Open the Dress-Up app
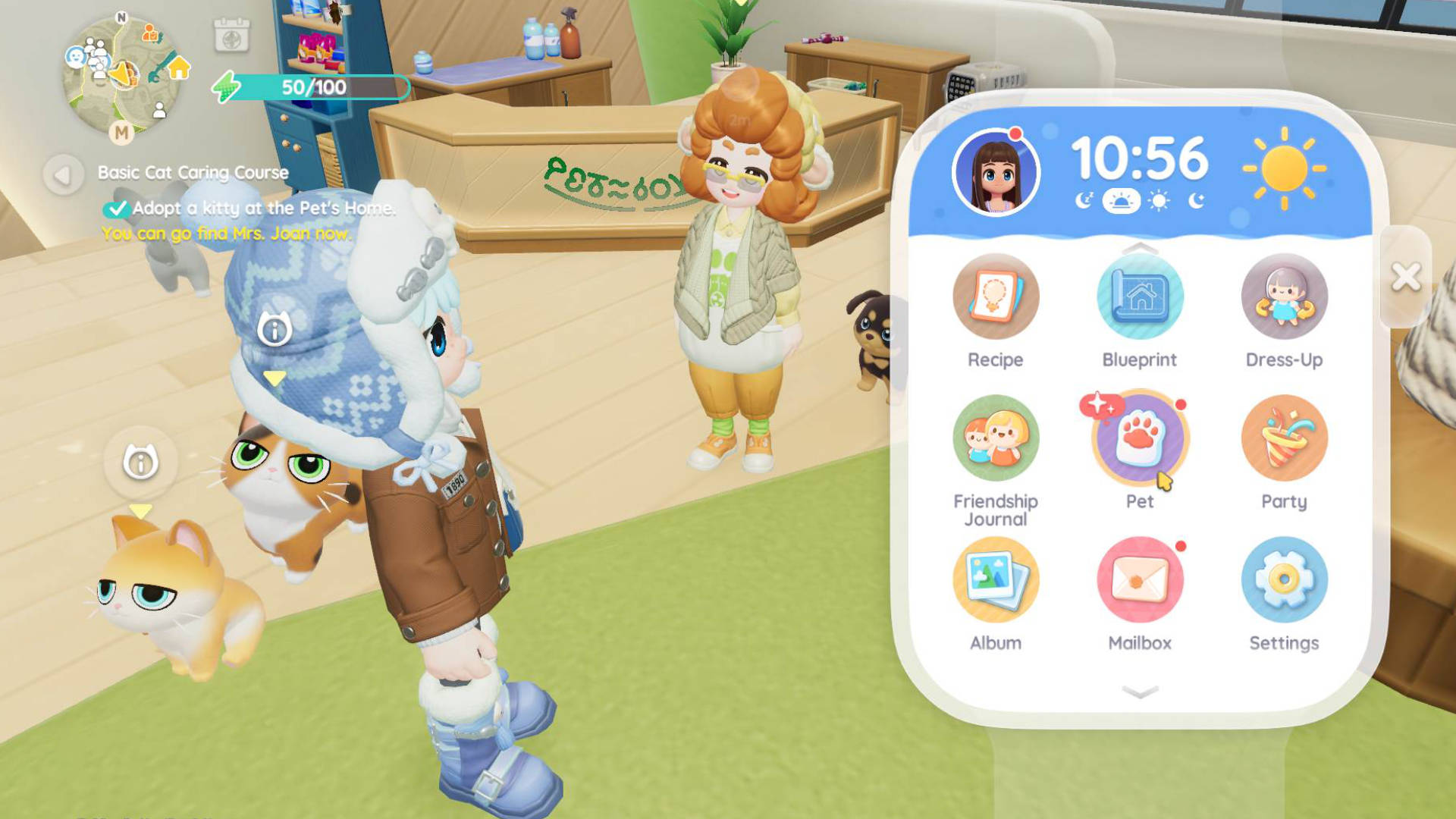This screenshot has width=1456, height=819. pyautogui.click(x=1284, y=297)
